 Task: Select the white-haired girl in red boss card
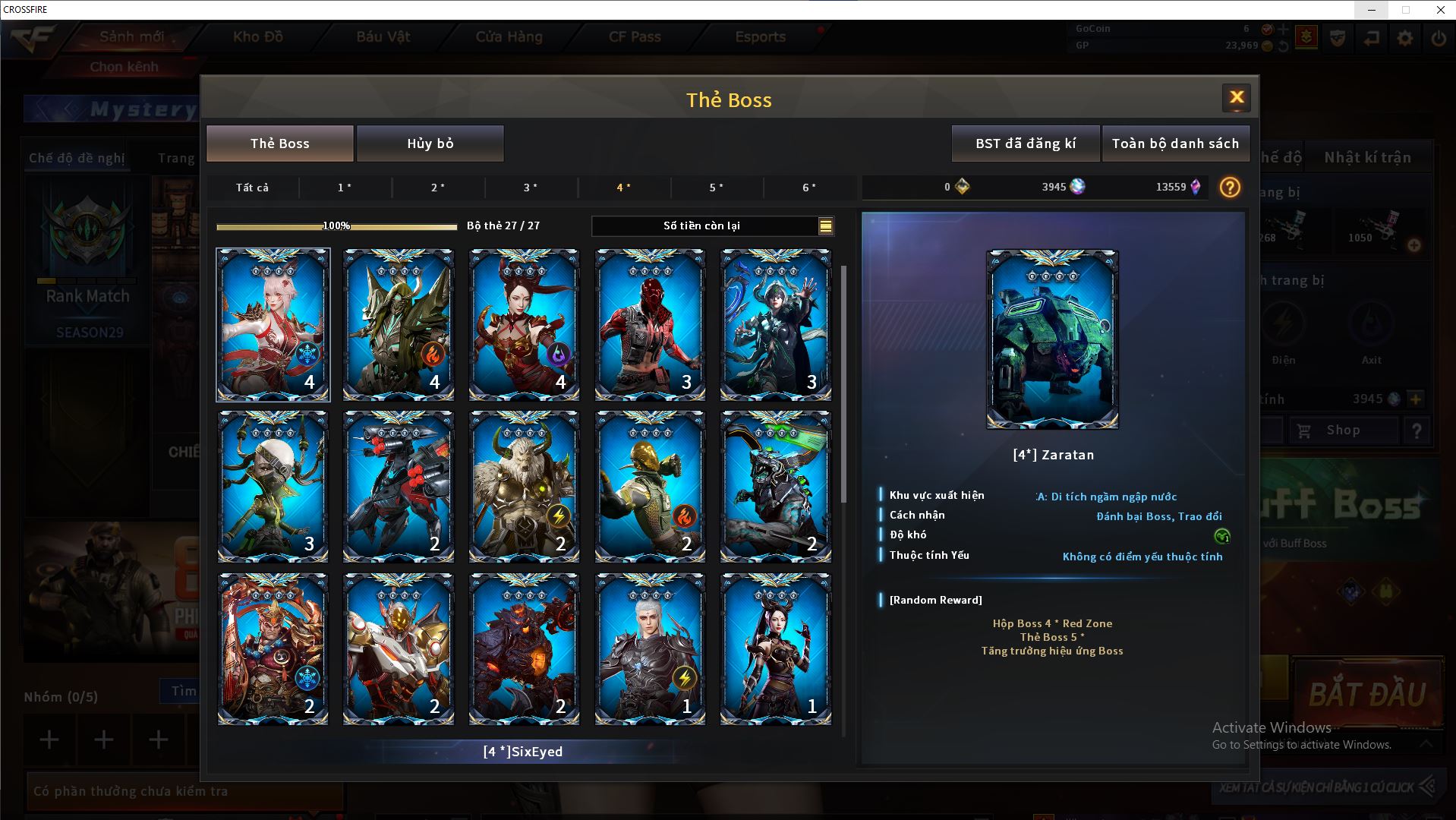[x=273, y=324]
